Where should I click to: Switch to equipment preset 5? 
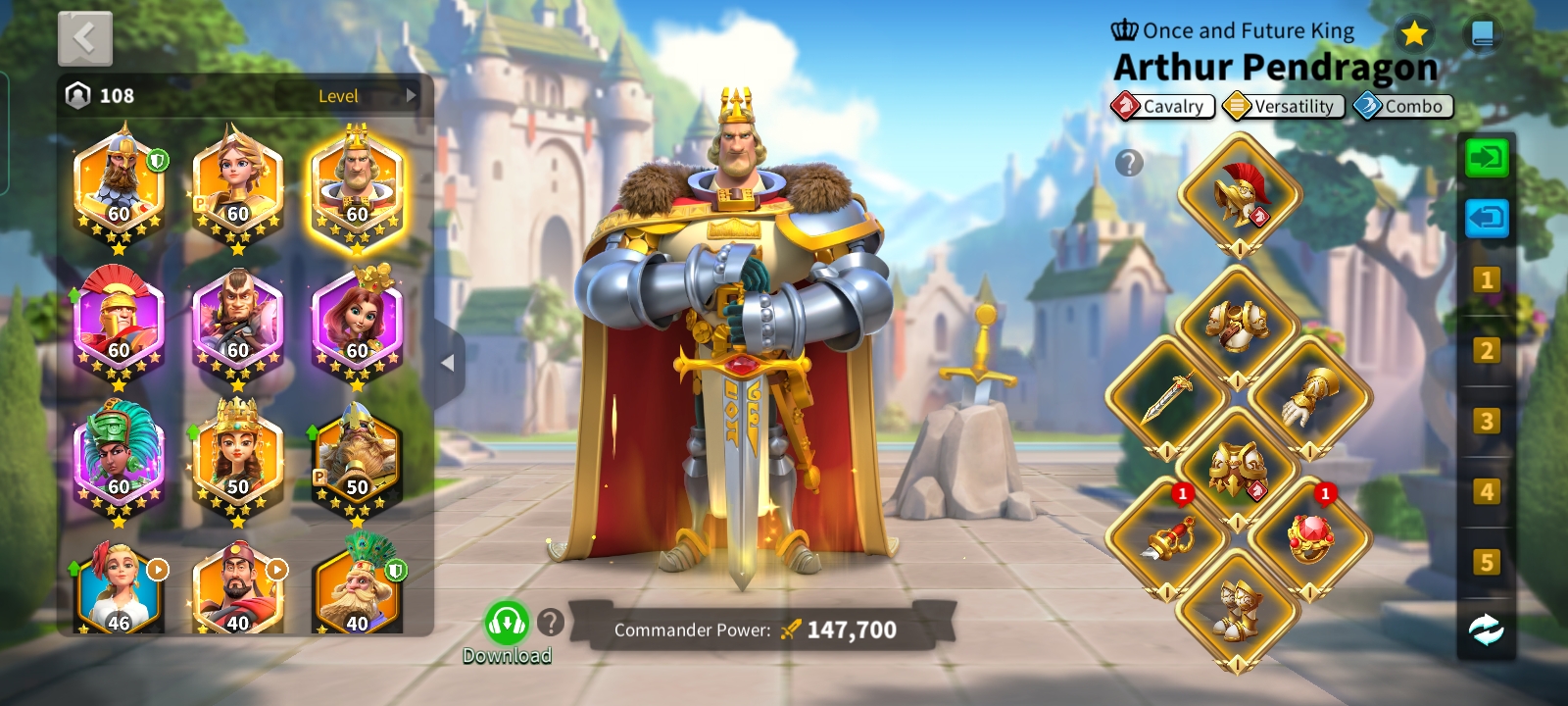pyautogui.click(x=1486, y=562)
